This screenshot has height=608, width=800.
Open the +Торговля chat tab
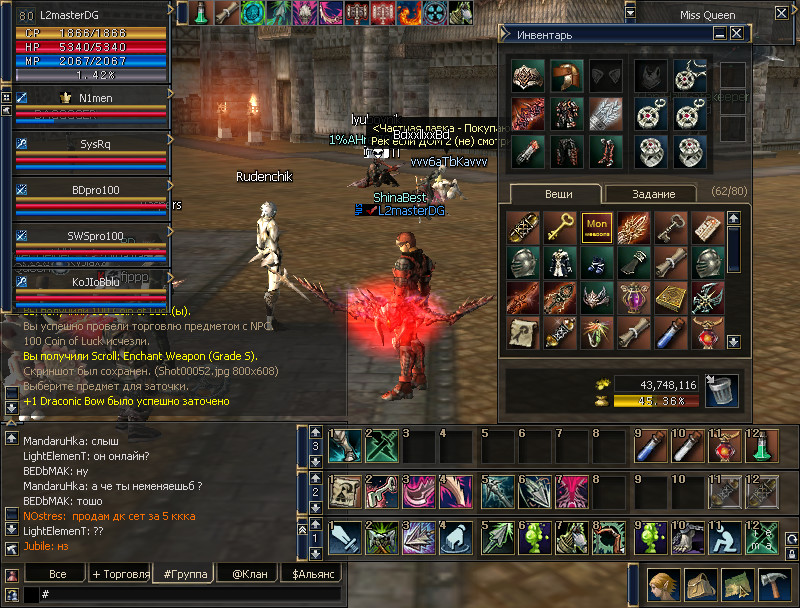coord(120,574)
